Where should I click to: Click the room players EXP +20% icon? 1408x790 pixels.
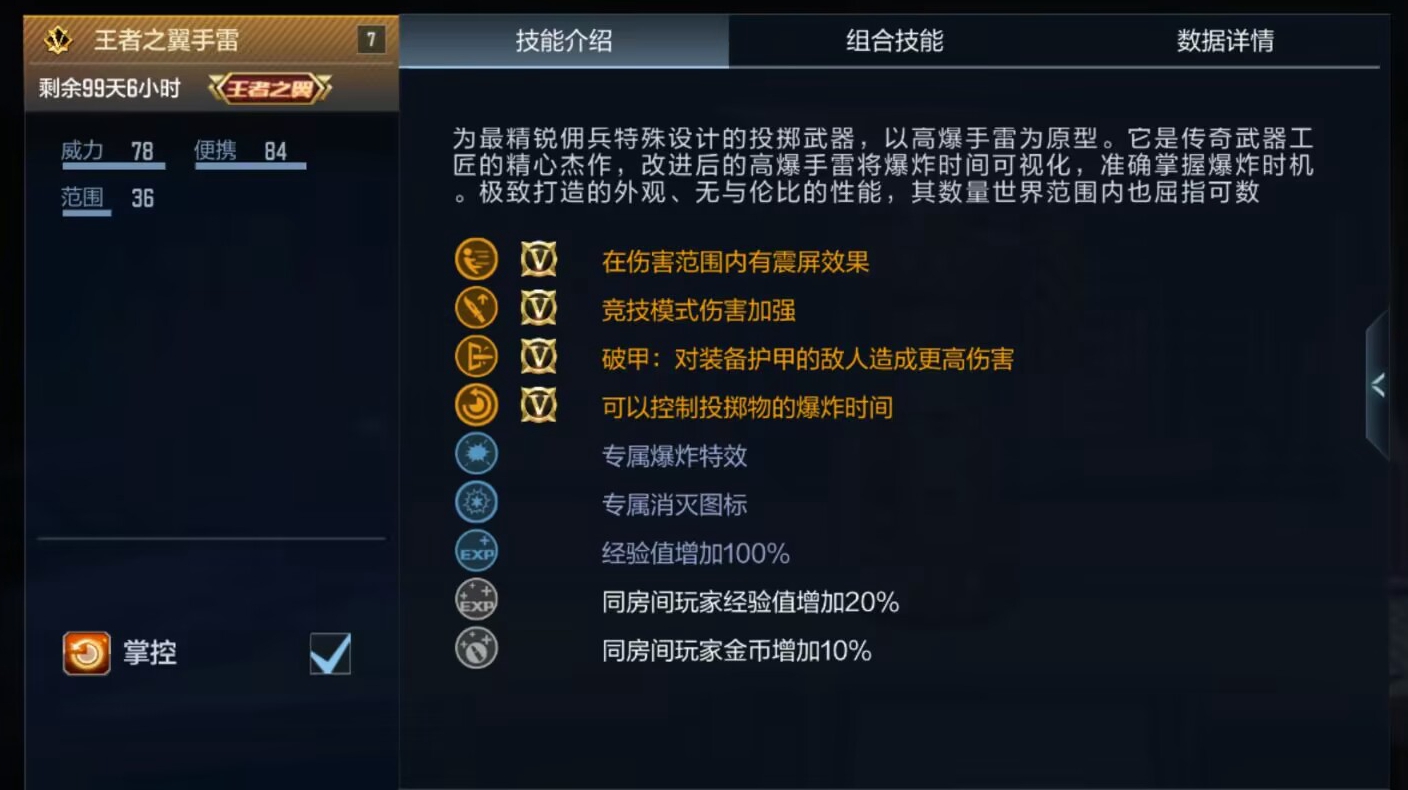[x=476, y=601]
